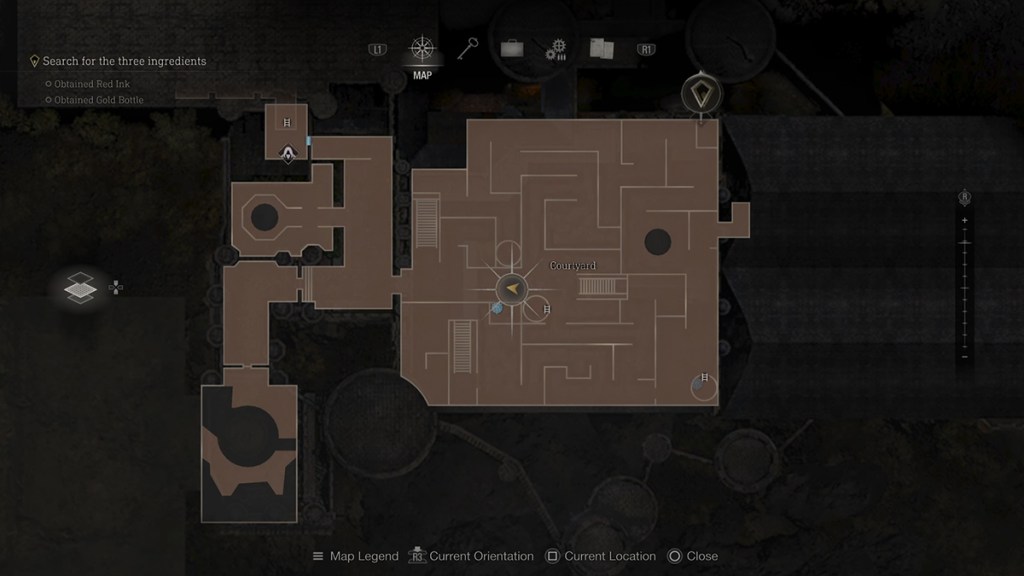Close the map screen
Viewport: 1024px width, 576px height.
(x=693, y=556)
